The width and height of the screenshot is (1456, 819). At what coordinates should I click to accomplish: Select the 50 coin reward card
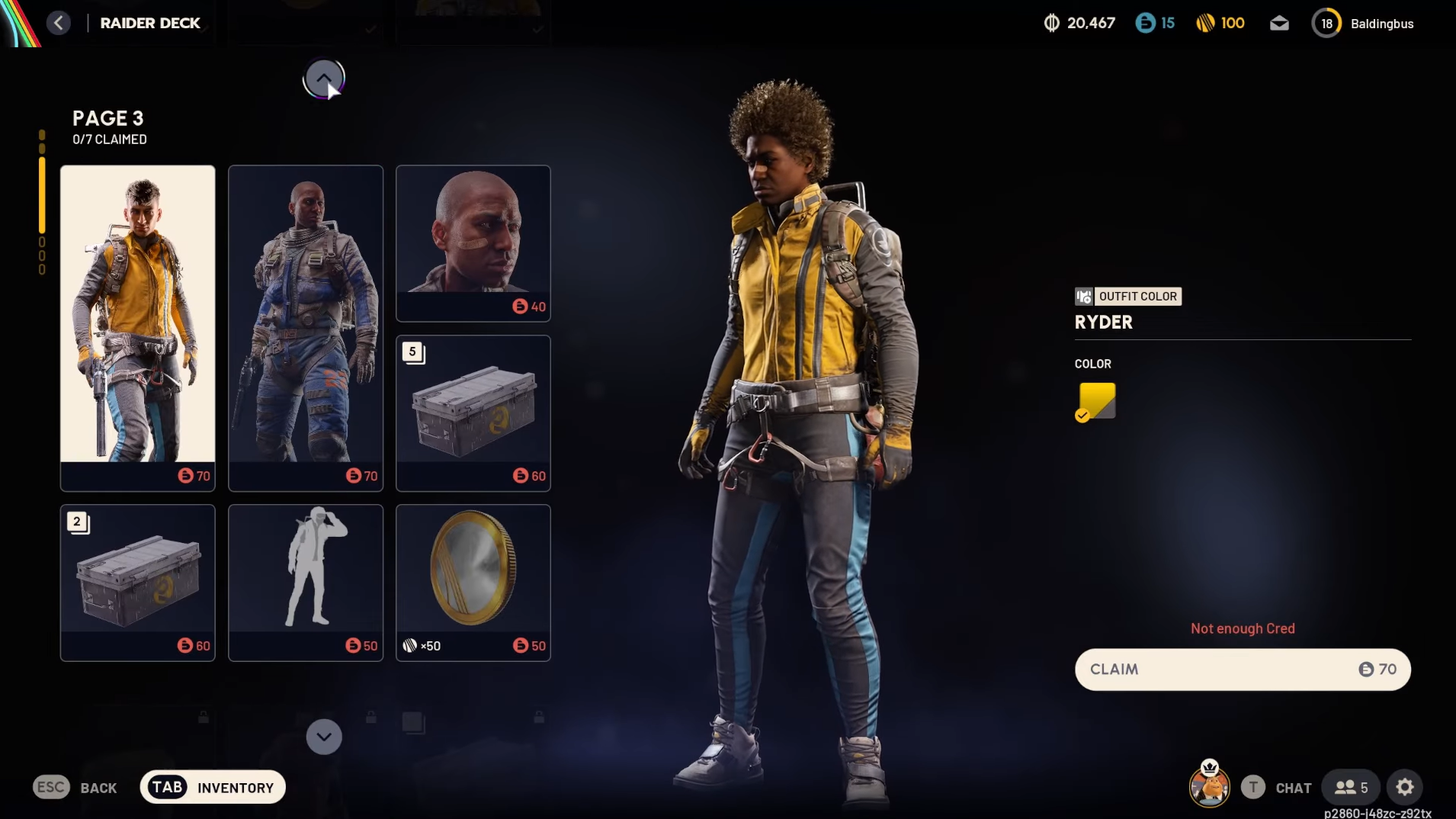pyautogui.click(x=473, y=582)
